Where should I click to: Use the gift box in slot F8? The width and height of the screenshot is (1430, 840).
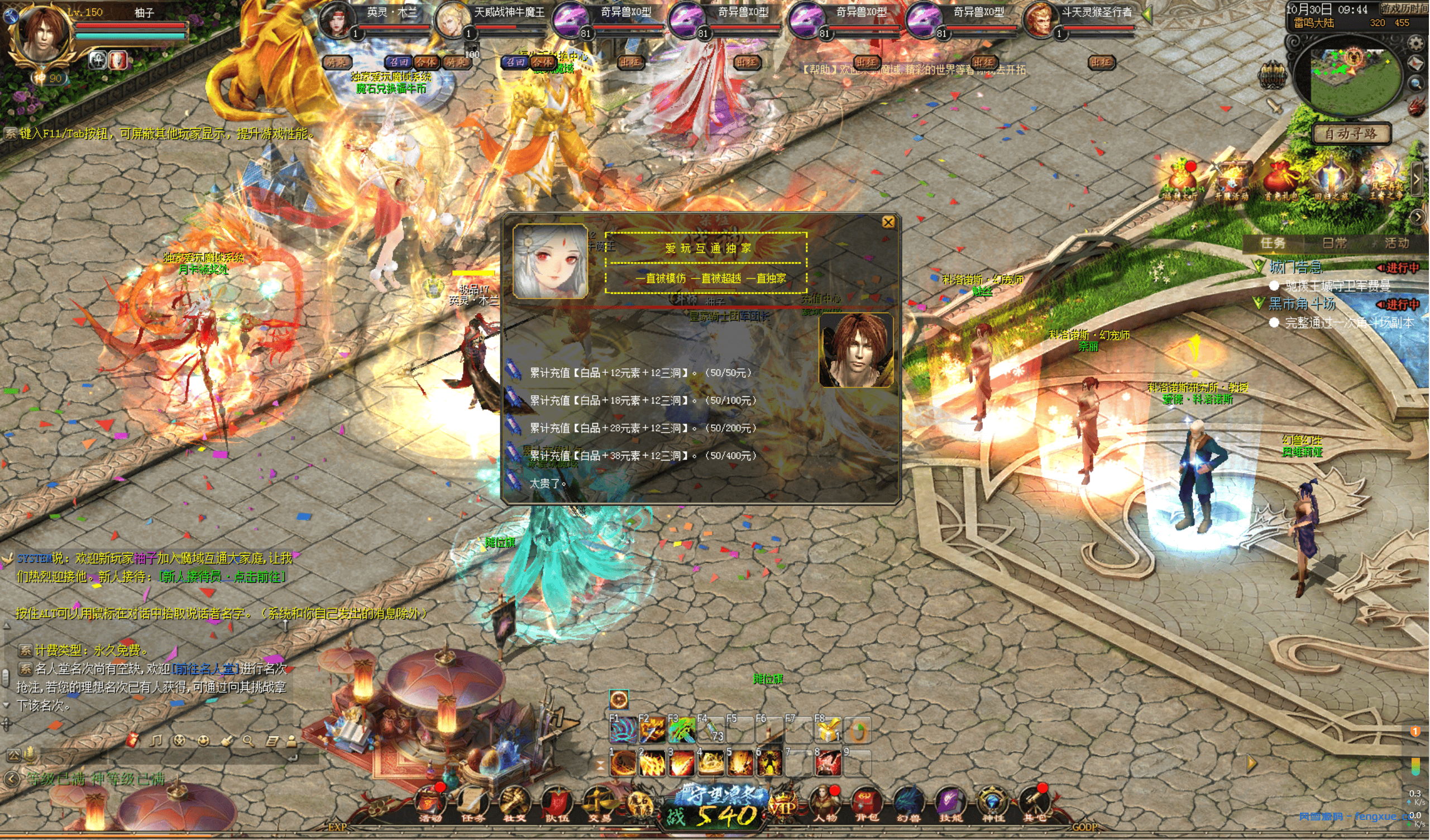click(828, 731)
